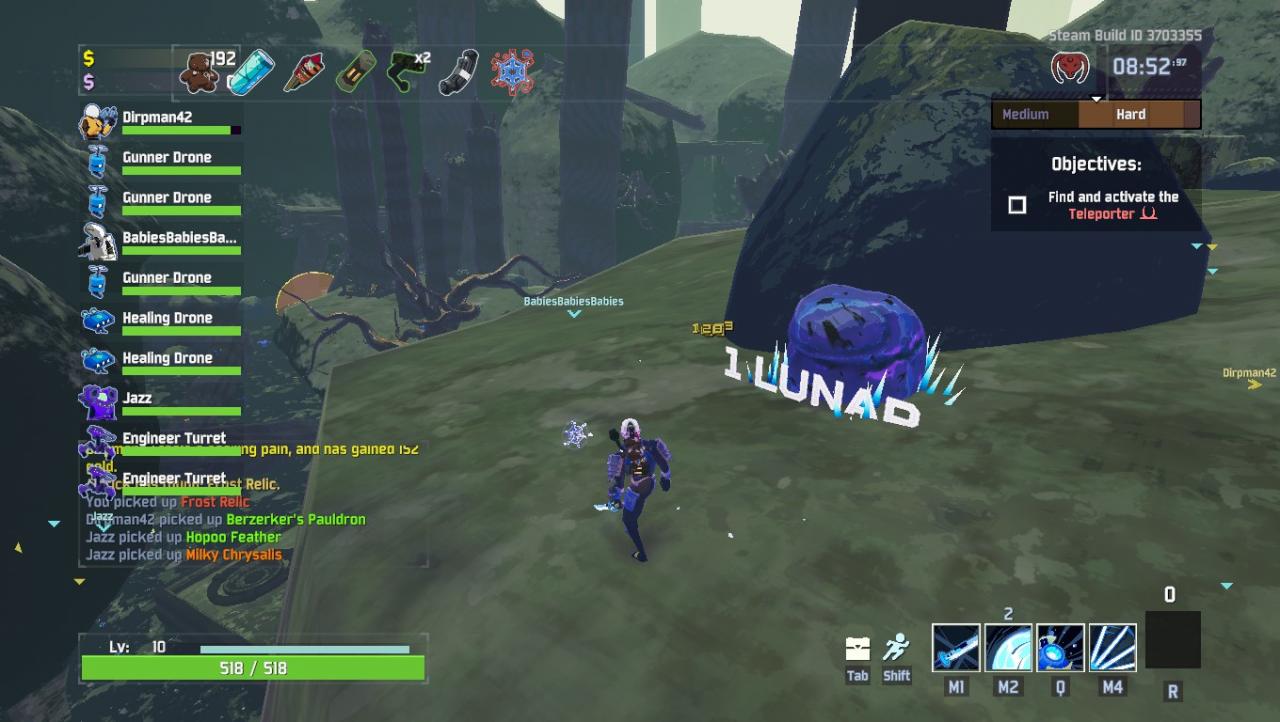
Task: Select the teddy bear item icon
Action: click(x=199, y=73)
